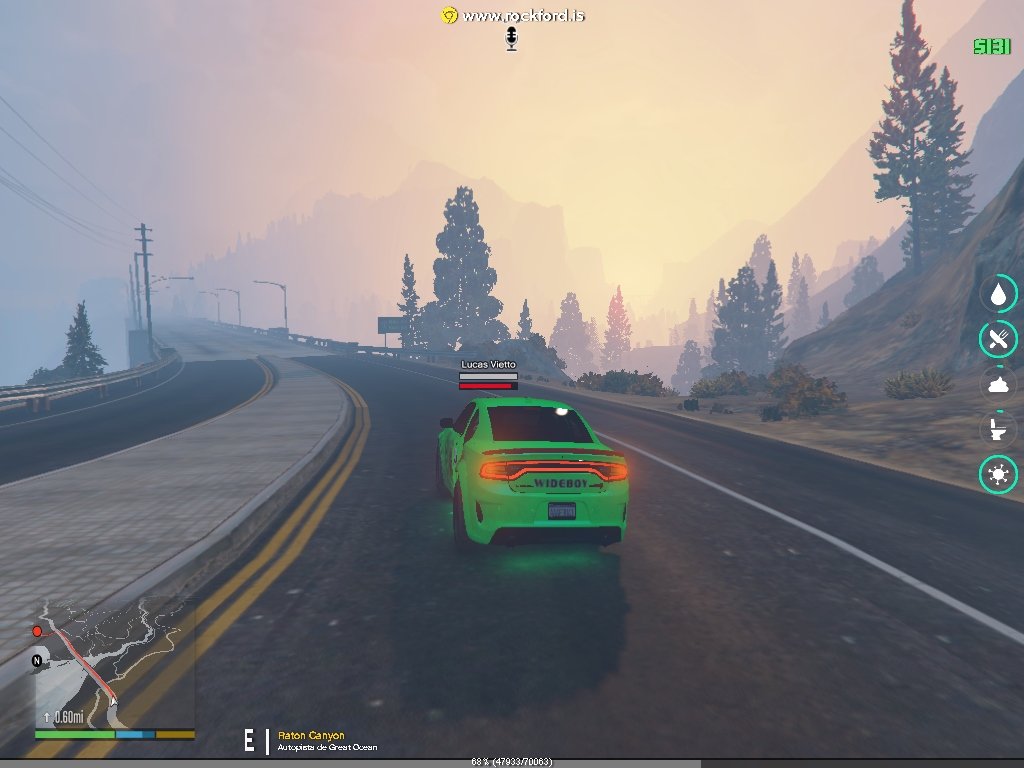This screenshot has width=1024, height=768.
Task: Toggle the microphone voice icon
Action: pyautogui.click(x=512, y=38)
